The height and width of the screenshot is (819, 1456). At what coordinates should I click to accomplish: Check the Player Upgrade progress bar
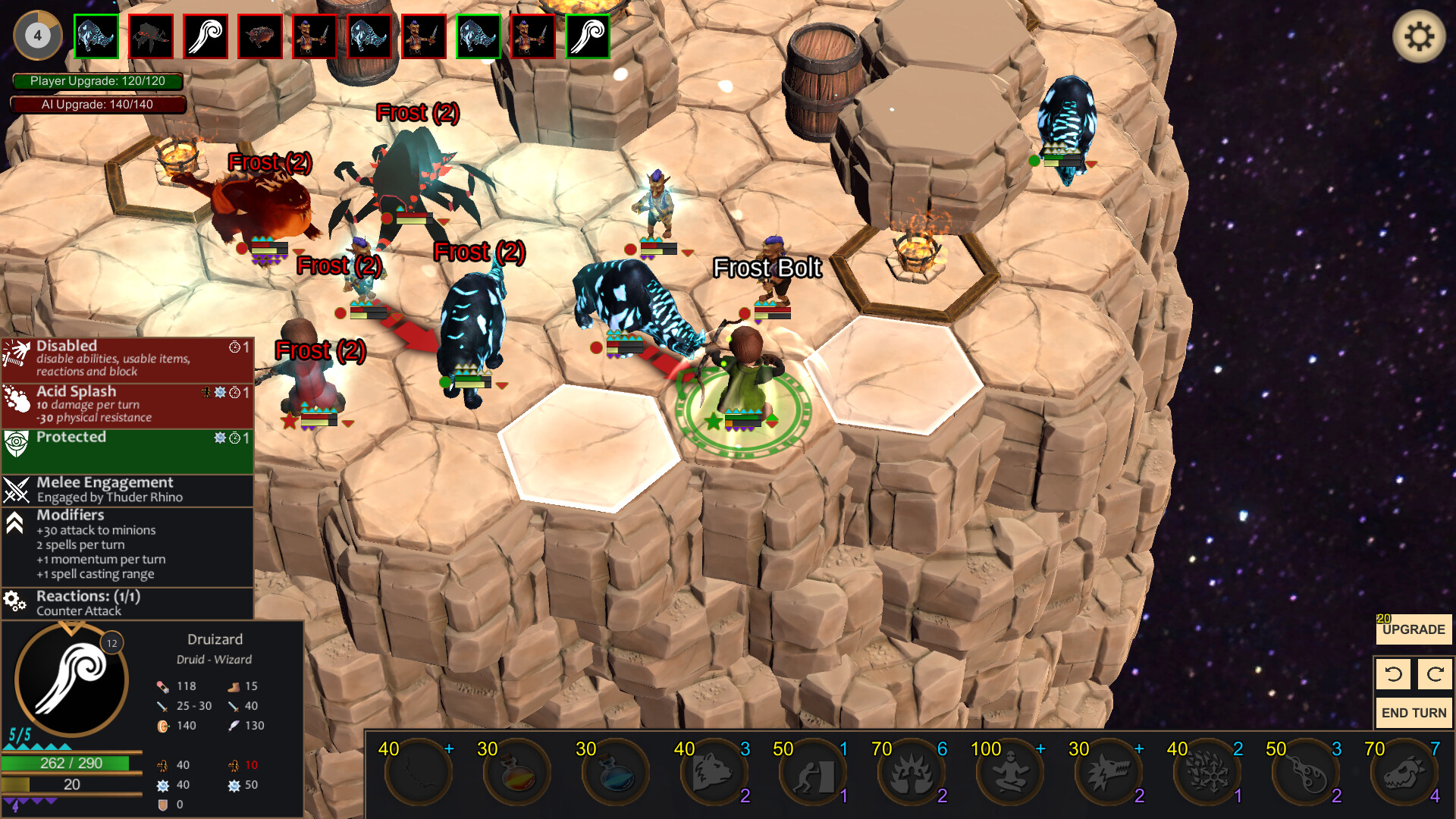coord(97,80)
